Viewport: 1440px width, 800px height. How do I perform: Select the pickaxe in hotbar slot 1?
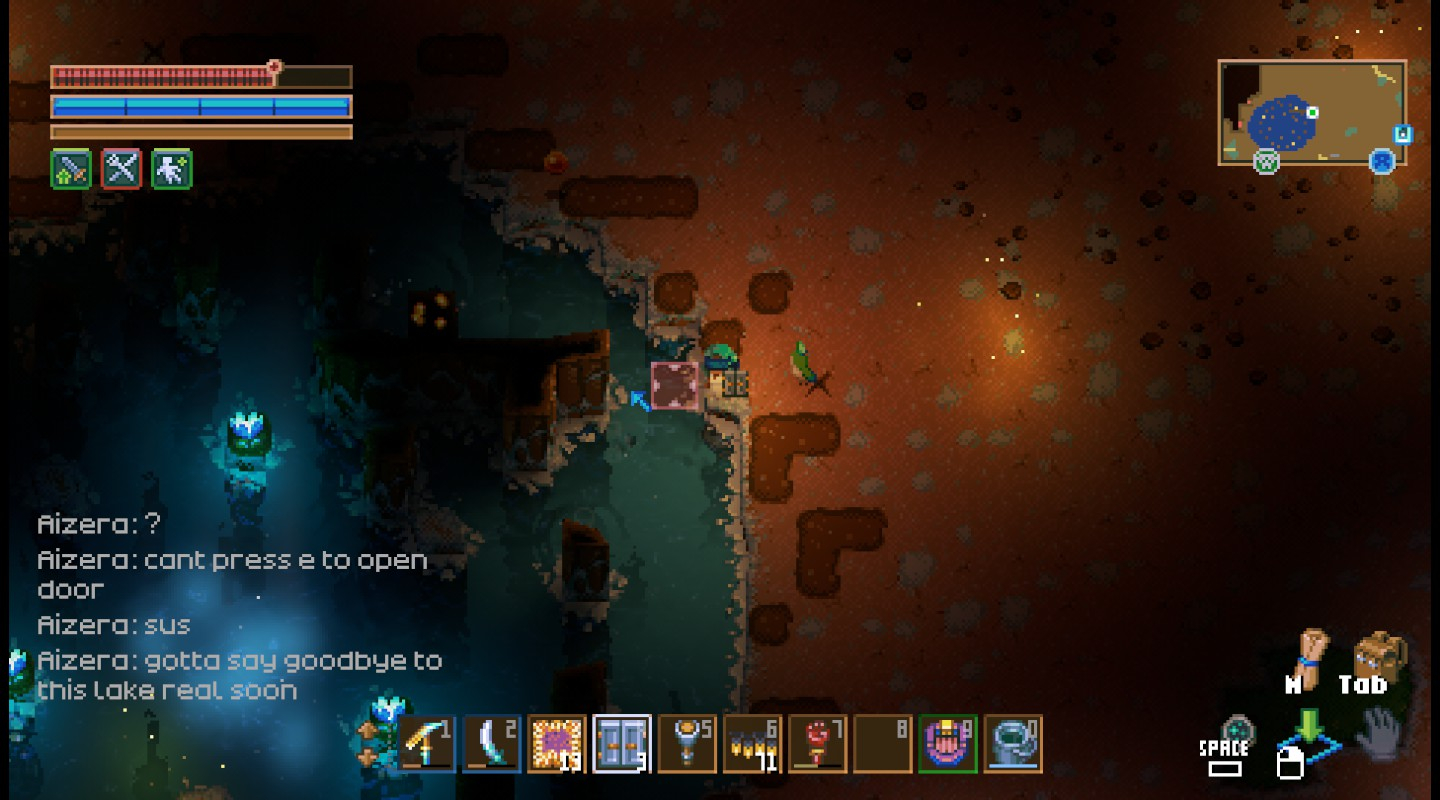427,744
